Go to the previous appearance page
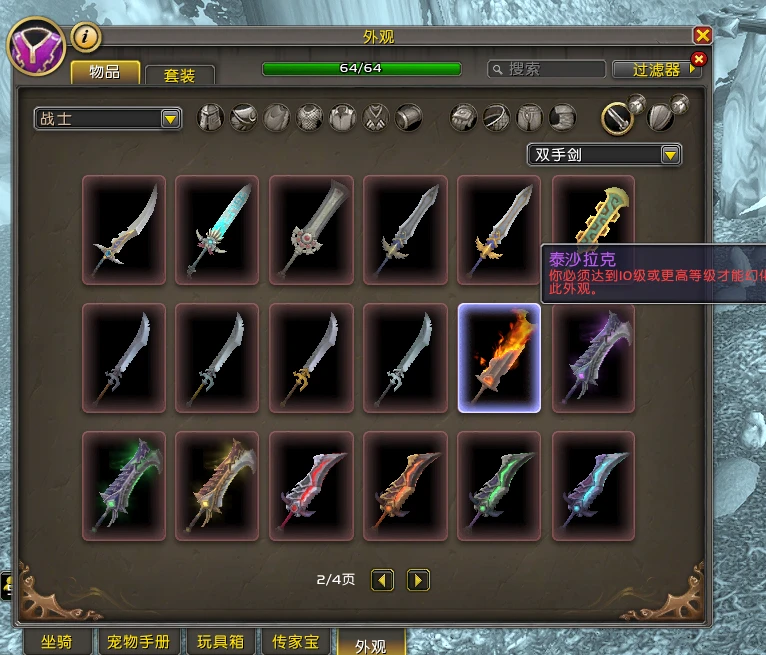Screen dimensions: 766x655 pos(382,579)
